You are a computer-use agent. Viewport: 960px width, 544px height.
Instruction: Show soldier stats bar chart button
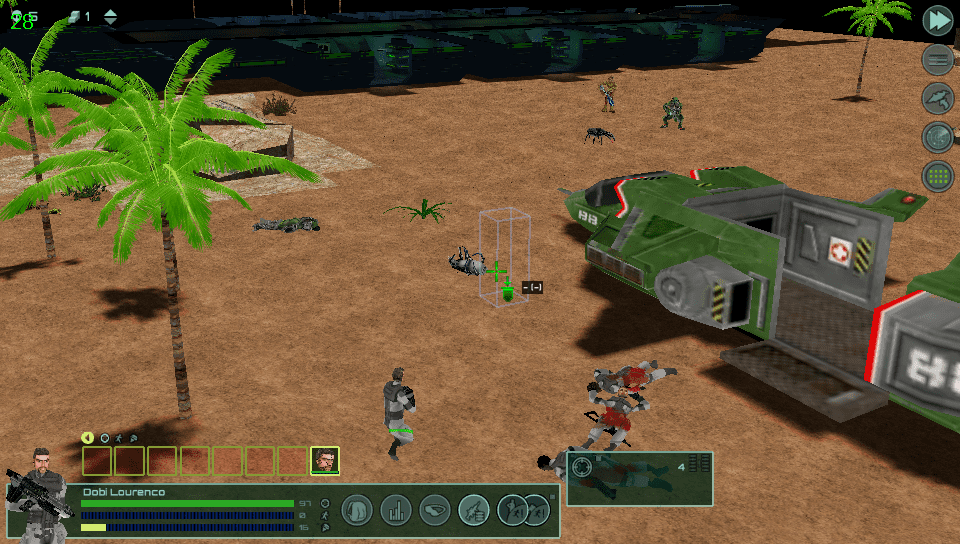click(x=396, y=510)
